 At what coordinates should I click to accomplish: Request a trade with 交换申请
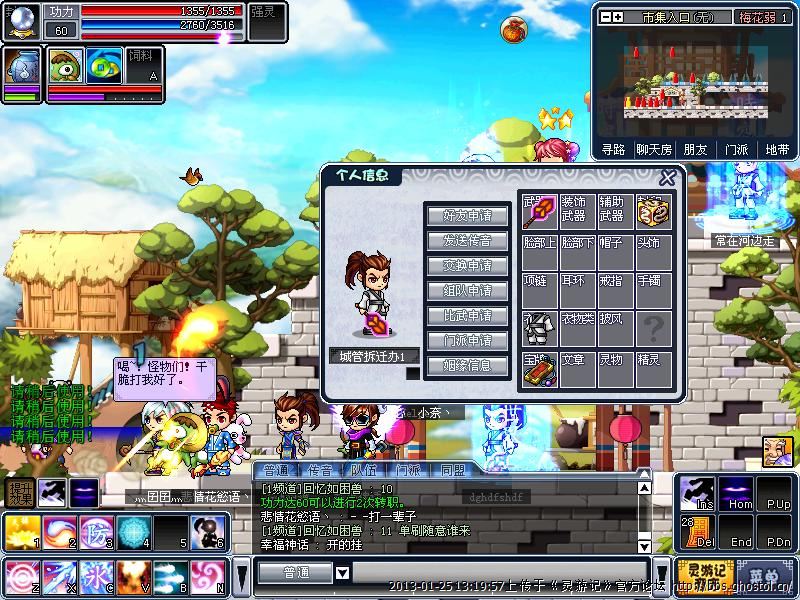click(467, 265)
